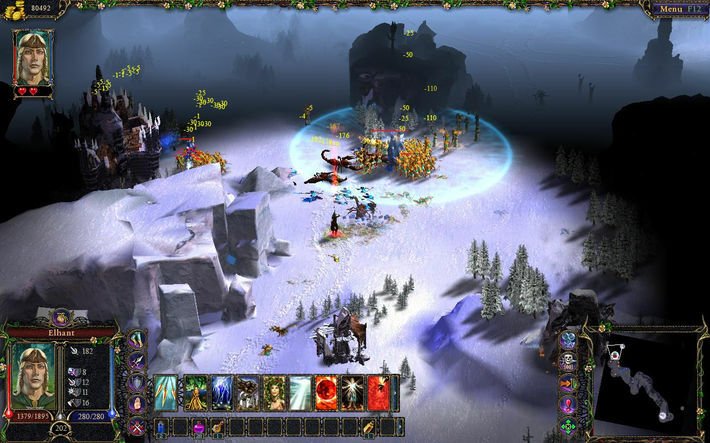710x443 pixels.
Task: Use the pink potion in the item belt
Action: (x=199, y=428)
